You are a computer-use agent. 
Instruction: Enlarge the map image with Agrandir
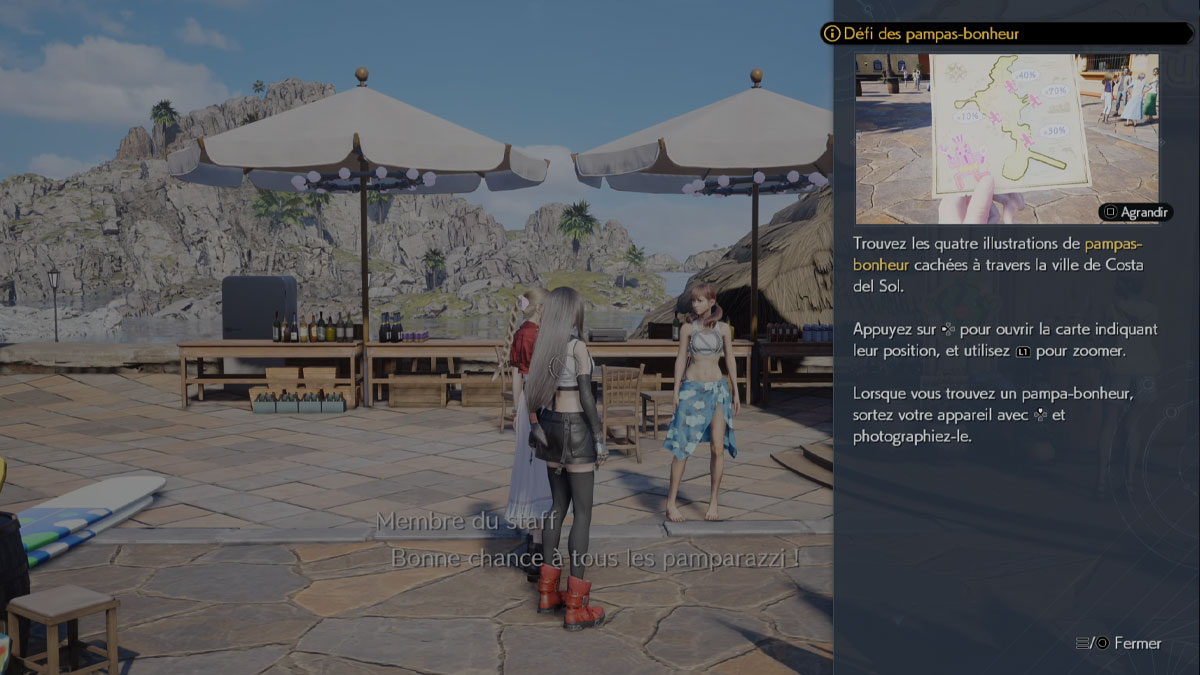[1135, 212]
